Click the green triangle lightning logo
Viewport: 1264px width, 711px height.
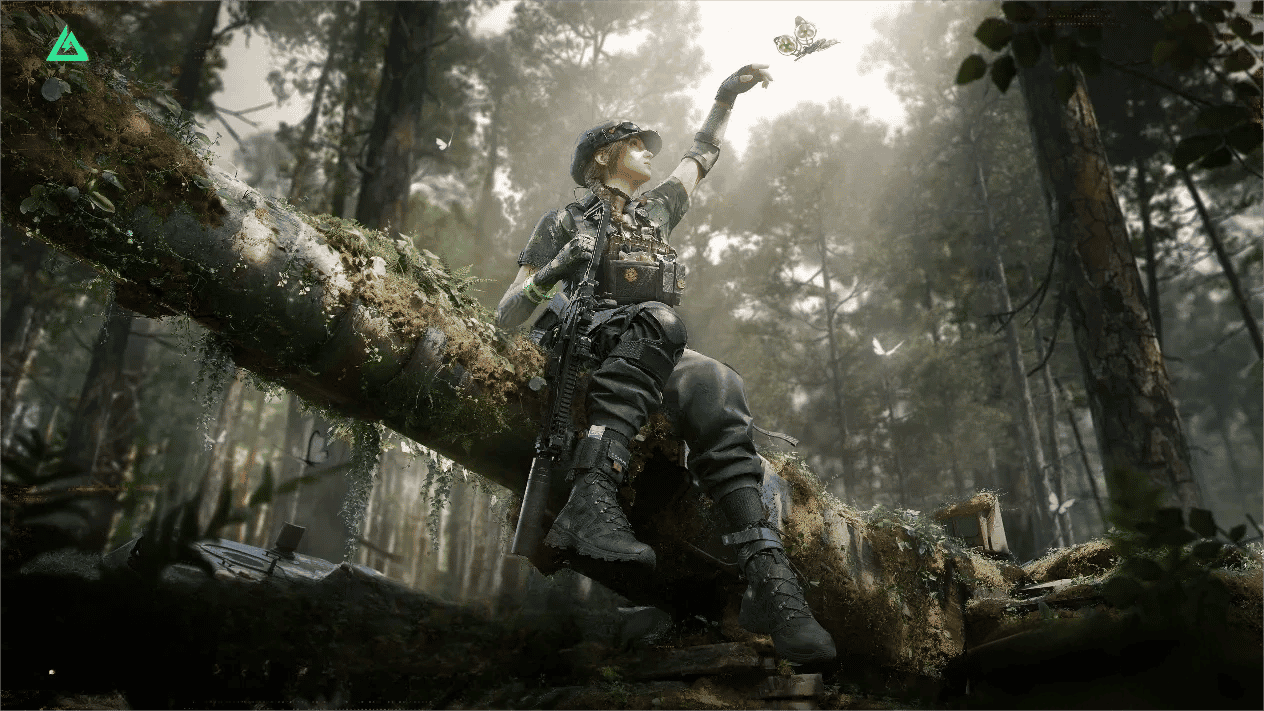[x=67, y=45]
